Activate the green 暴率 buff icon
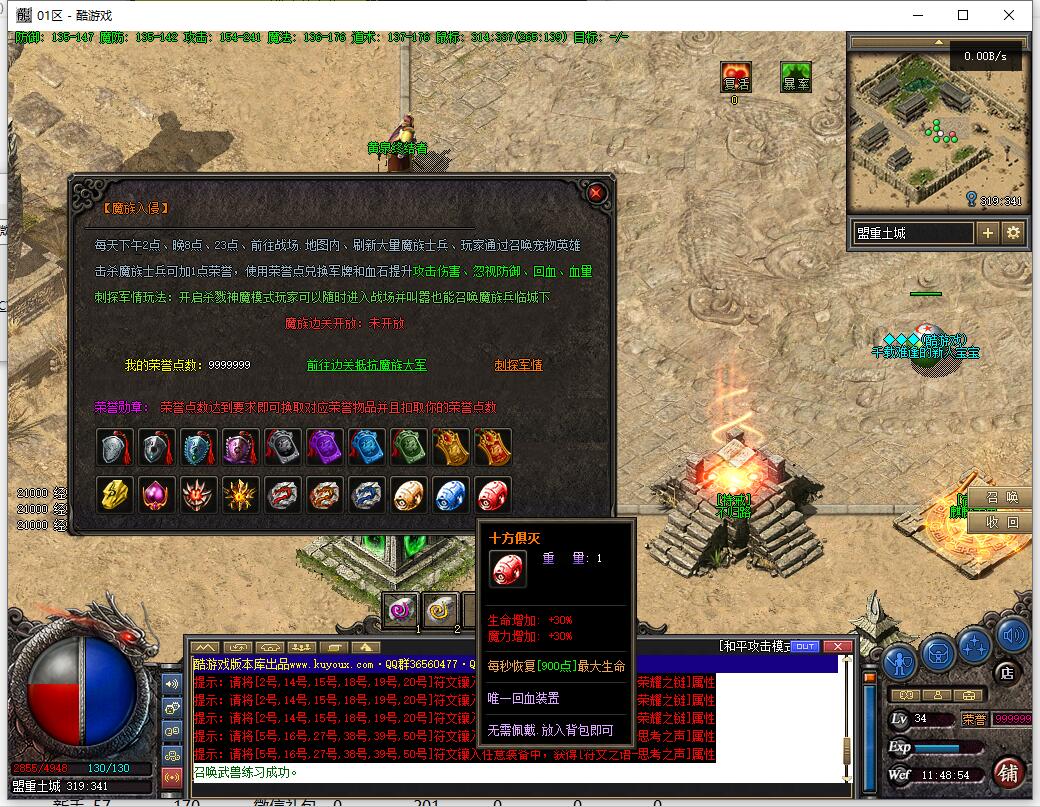The image size is (1040, 807). (x=796, y=78)
